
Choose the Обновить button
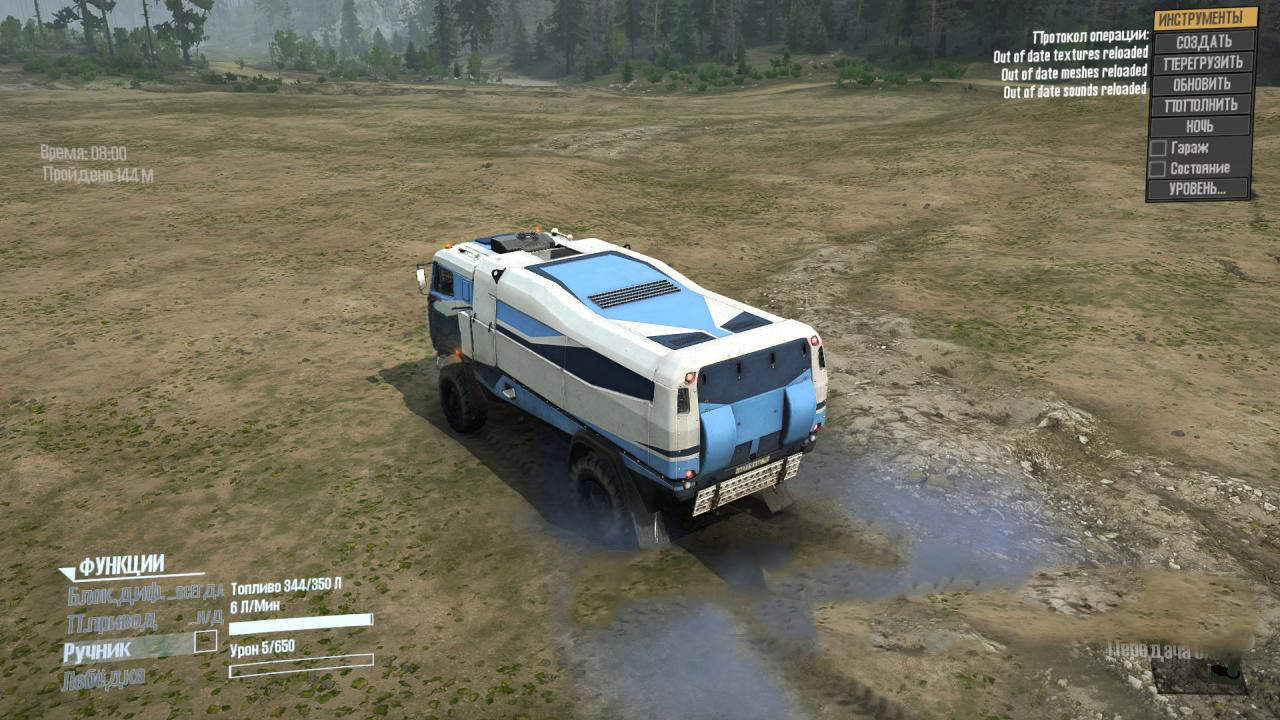(x=1202, y=84)
